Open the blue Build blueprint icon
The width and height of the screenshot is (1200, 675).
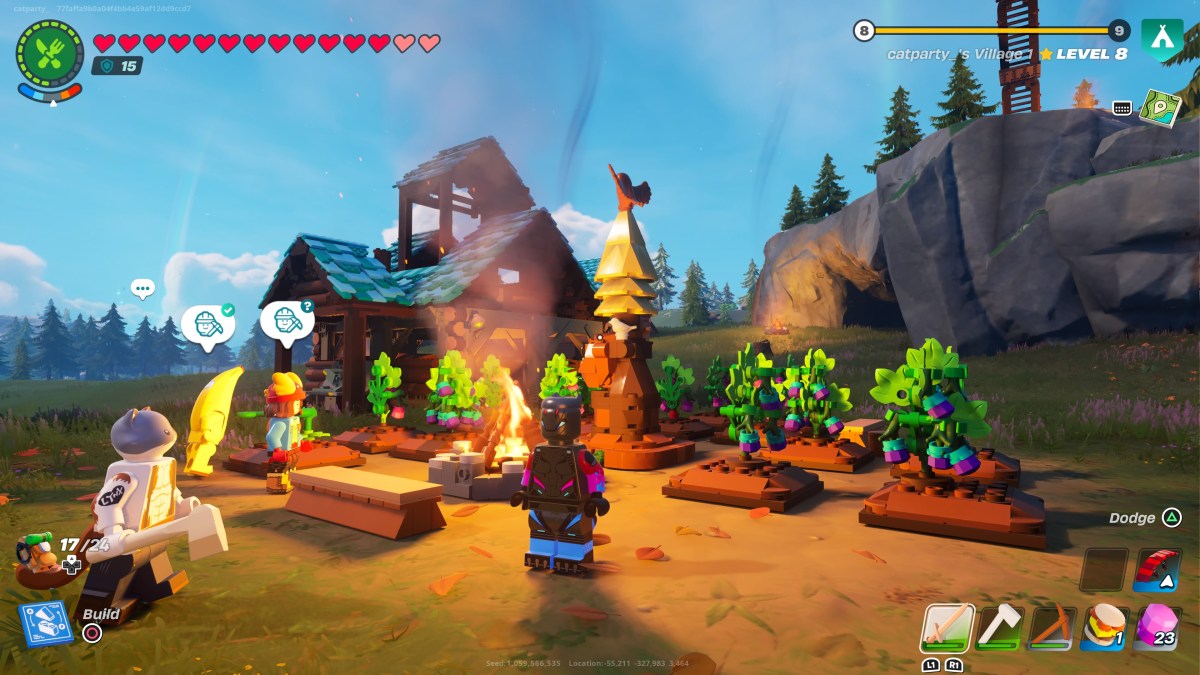point(46,622)
